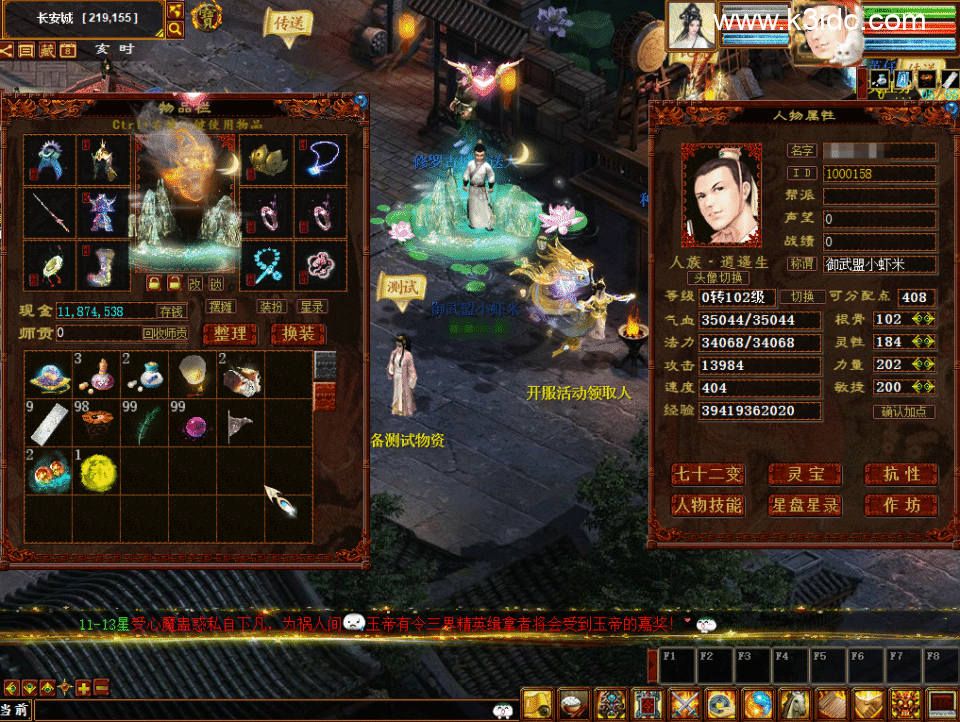Select the 回收师贡 recycle button
The height and width of the screenshot is (722, 960).
pyautogui.click(x=165, y=333)
